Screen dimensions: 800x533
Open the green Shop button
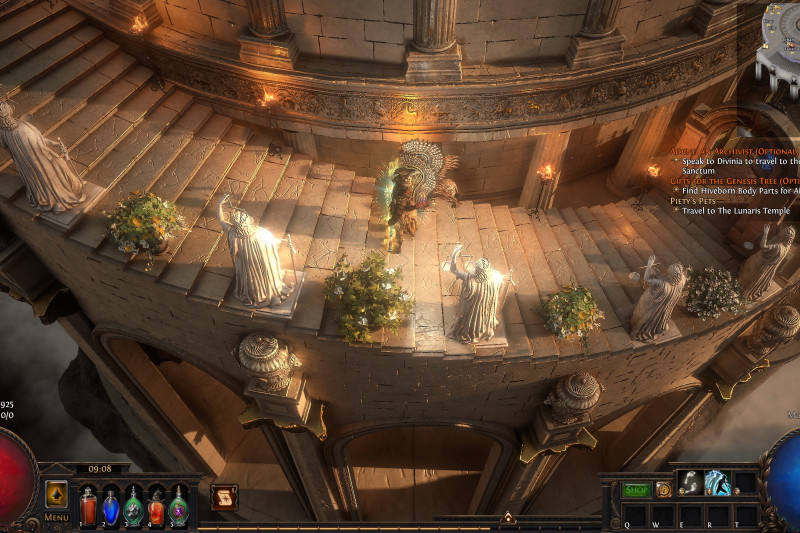(x=637, y=490)
